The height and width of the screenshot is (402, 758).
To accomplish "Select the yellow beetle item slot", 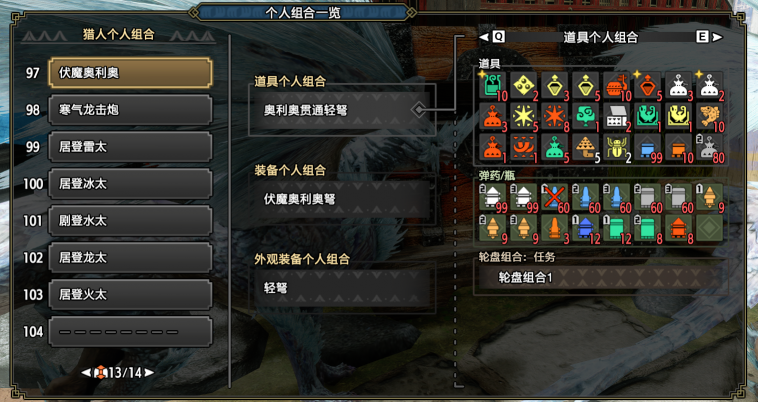I will (x=616, y=149).
